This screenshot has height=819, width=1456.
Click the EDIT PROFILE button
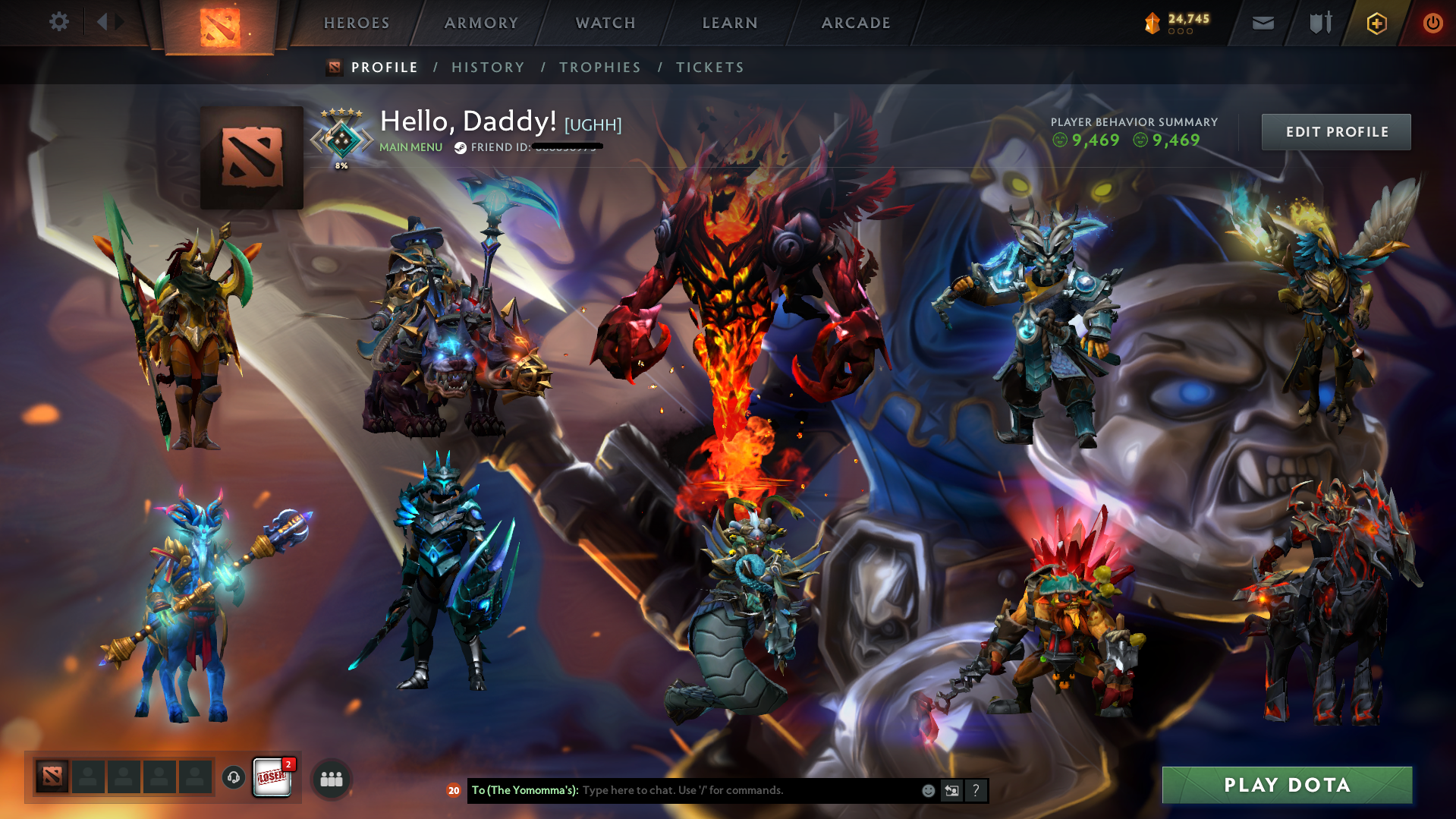[1335, 131]
